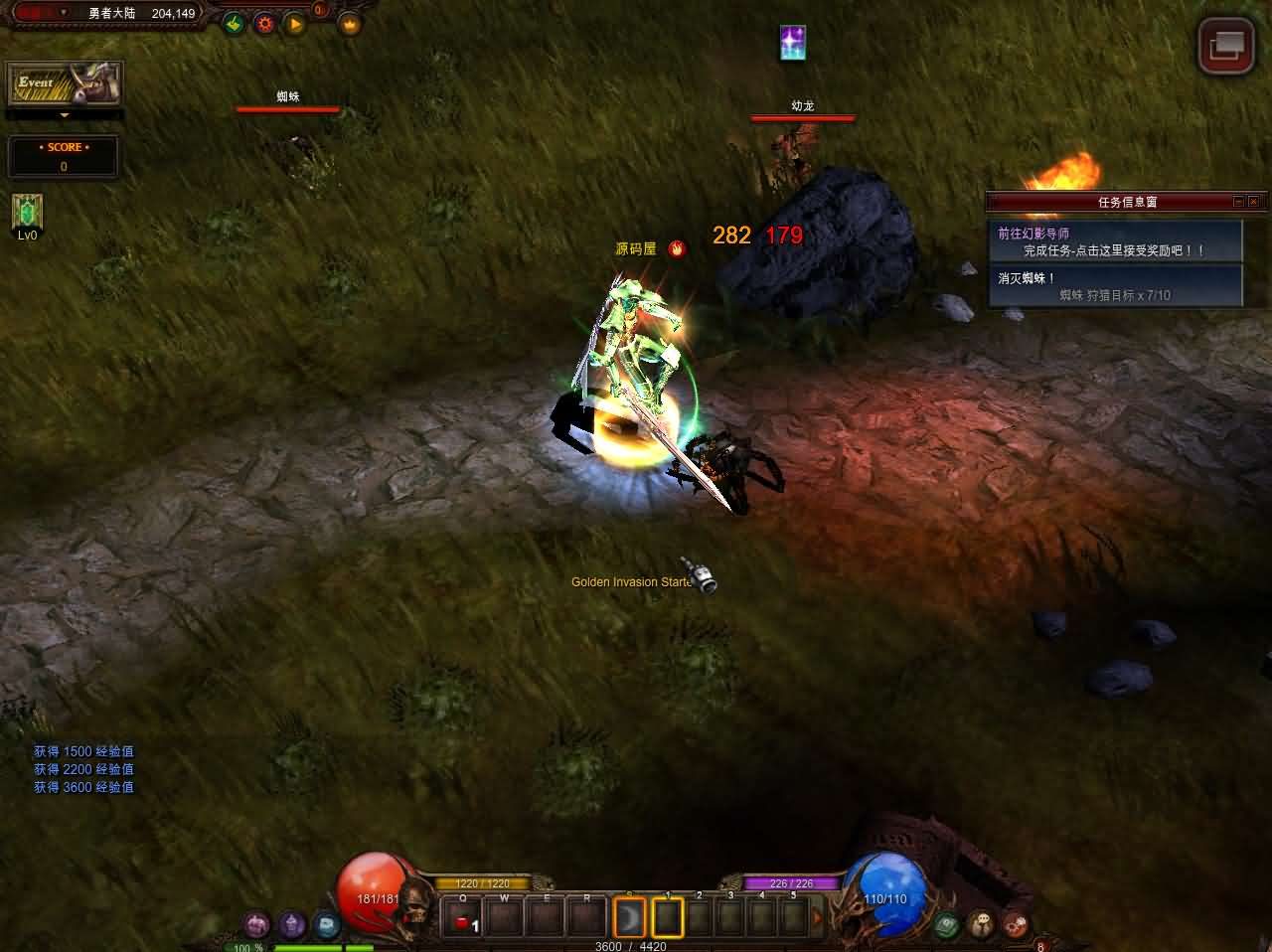Click the large window button at top right
This screenshot has height=952, width=1272.
pyautogui.click(x=1225, y=45)
